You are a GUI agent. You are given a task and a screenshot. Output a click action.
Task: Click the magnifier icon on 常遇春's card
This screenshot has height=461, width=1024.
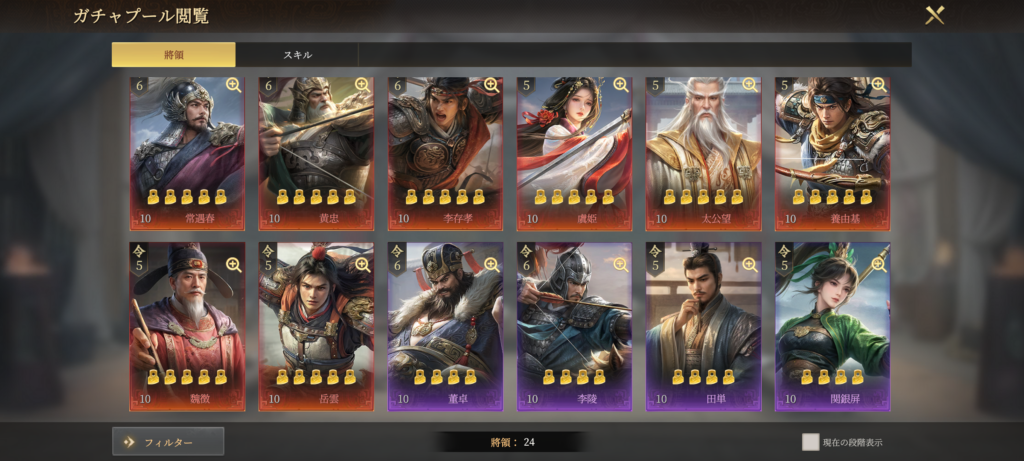click(x=233, y=86)
